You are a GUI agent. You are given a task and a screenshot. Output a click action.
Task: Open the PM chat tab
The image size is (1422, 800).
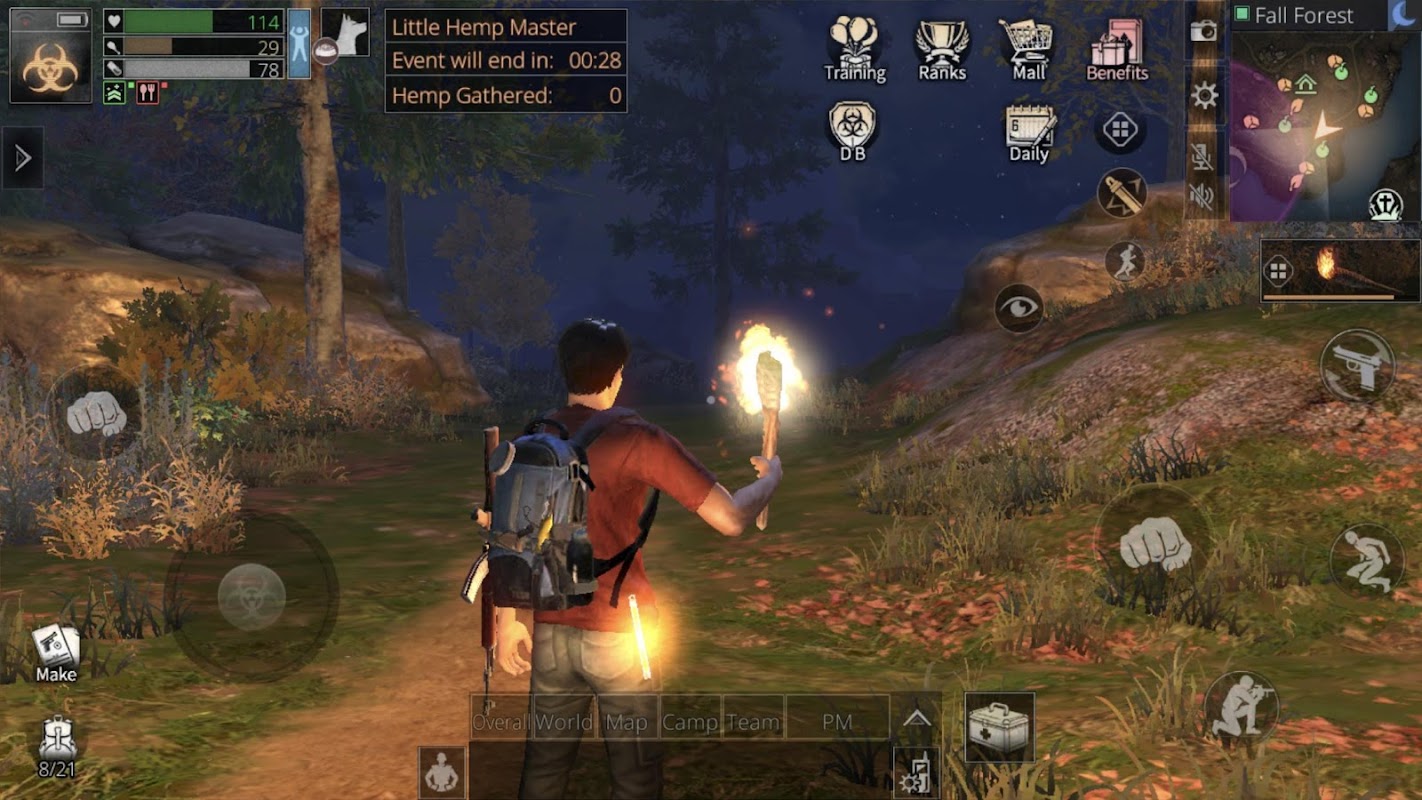[837, 722]
